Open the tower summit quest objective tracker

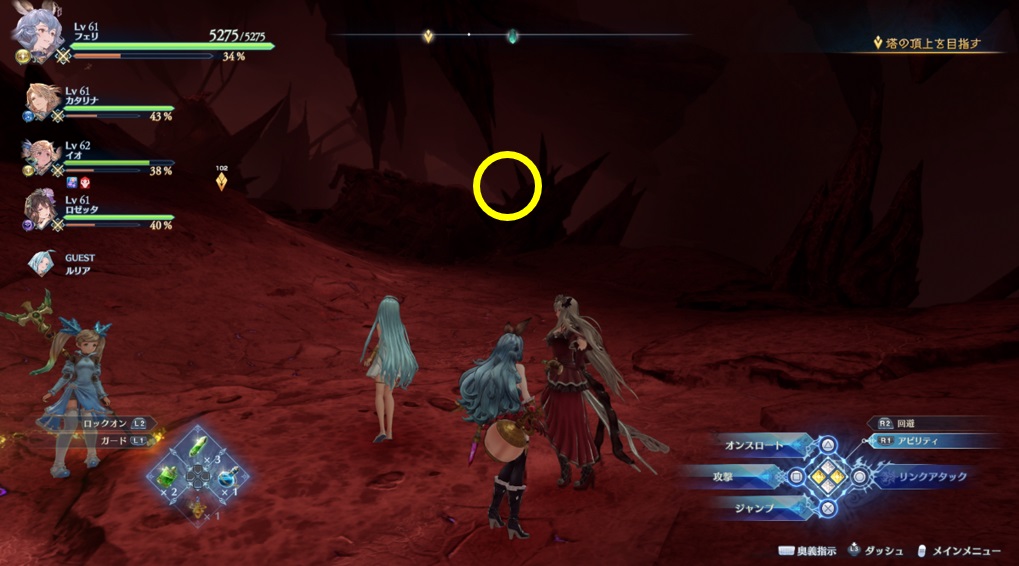click(x=927, y=44)
